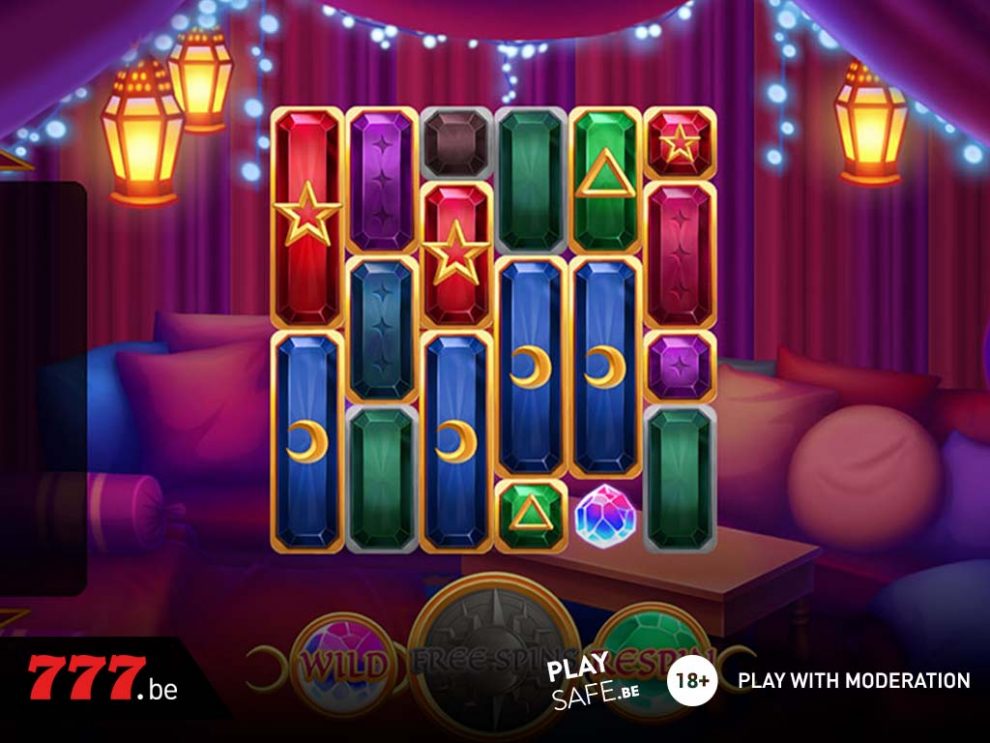Click the small green triangle gem tile
The height and width of the screenshot is (743, 990).
click(x=530, y=515)
